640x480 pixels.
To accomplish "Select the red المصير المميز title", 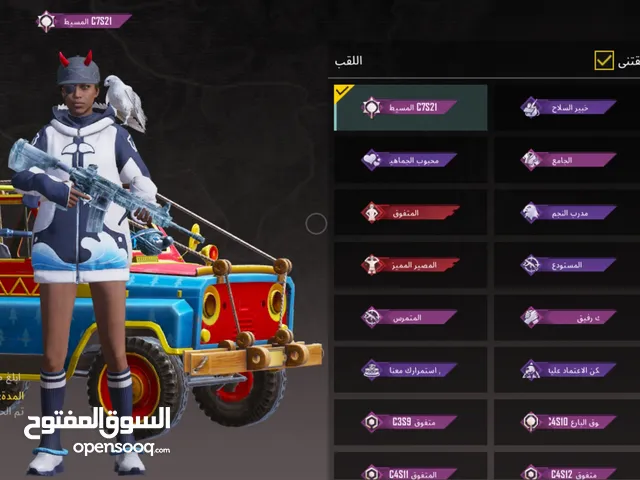I will [410, 265].
